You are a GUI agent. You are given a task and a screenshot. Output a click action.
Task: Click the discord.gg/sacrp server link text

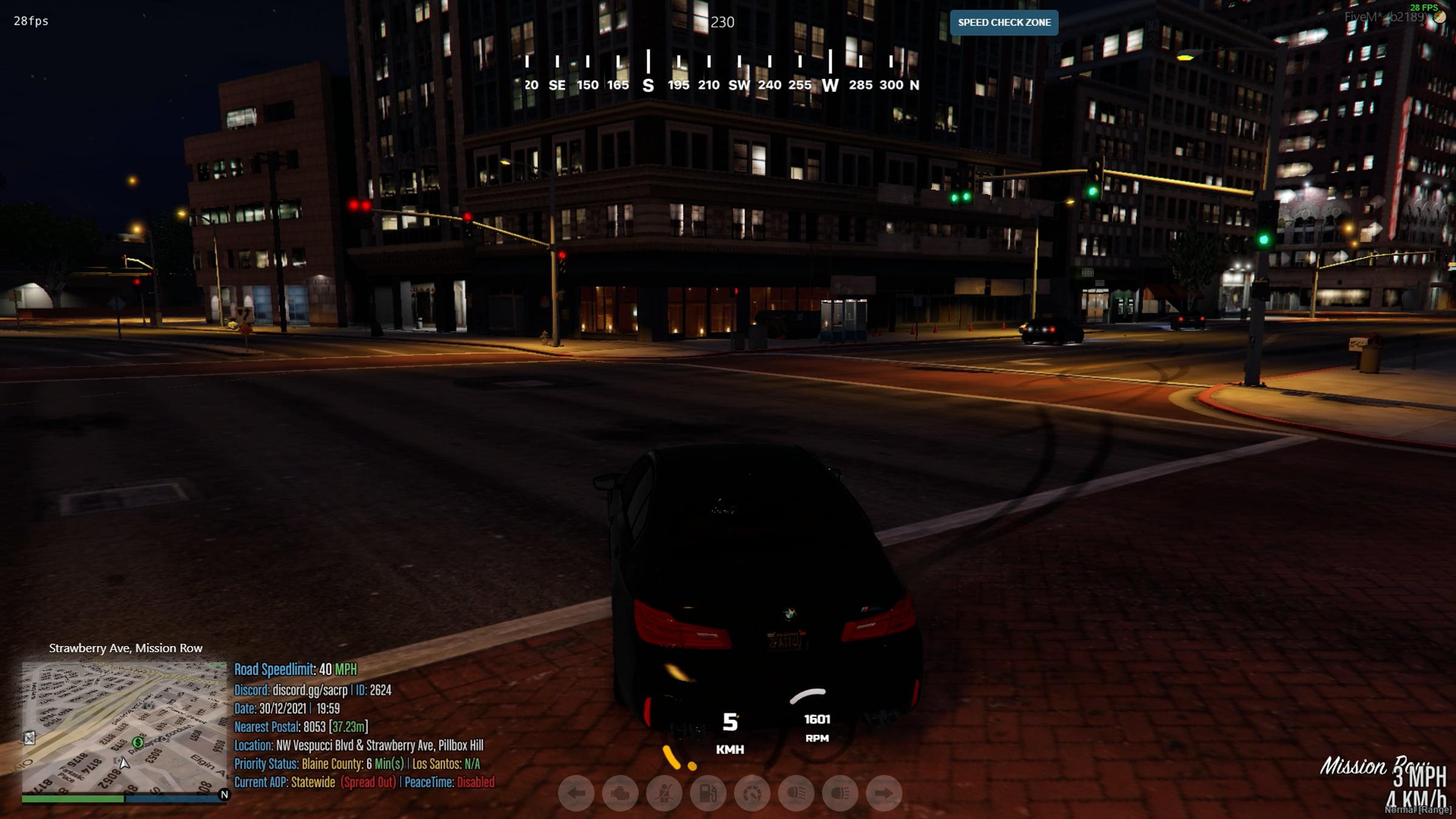coord(310,690)
